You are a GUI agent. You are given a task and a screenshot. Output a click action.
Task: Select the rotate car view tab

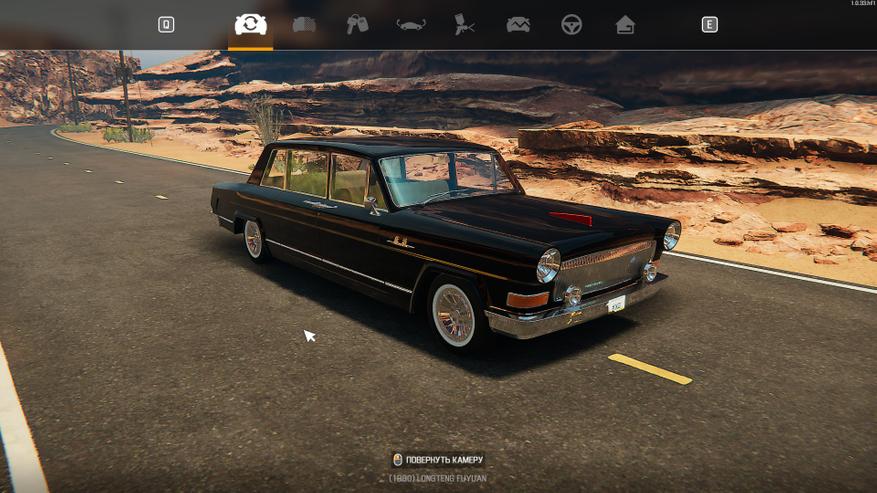coord(250,24)
